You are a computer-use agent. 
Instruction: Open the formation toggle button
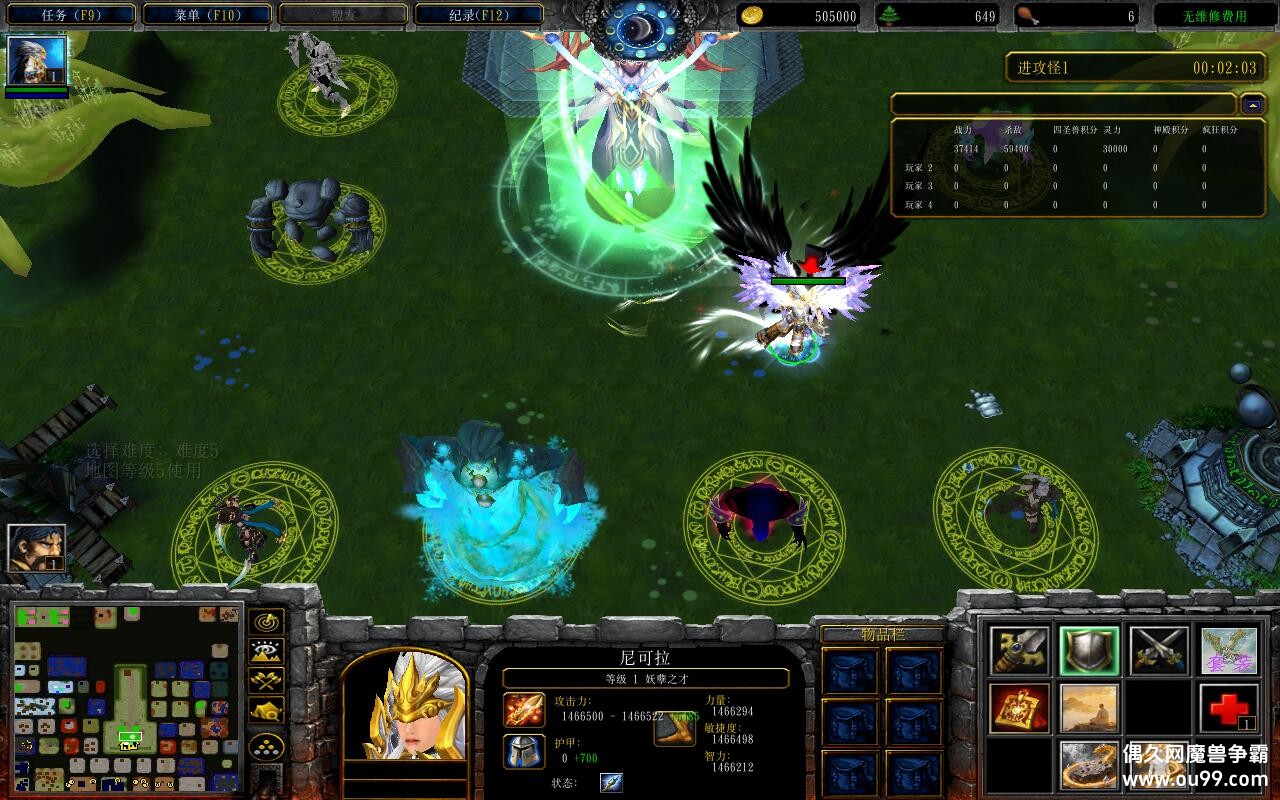[266, 747]
